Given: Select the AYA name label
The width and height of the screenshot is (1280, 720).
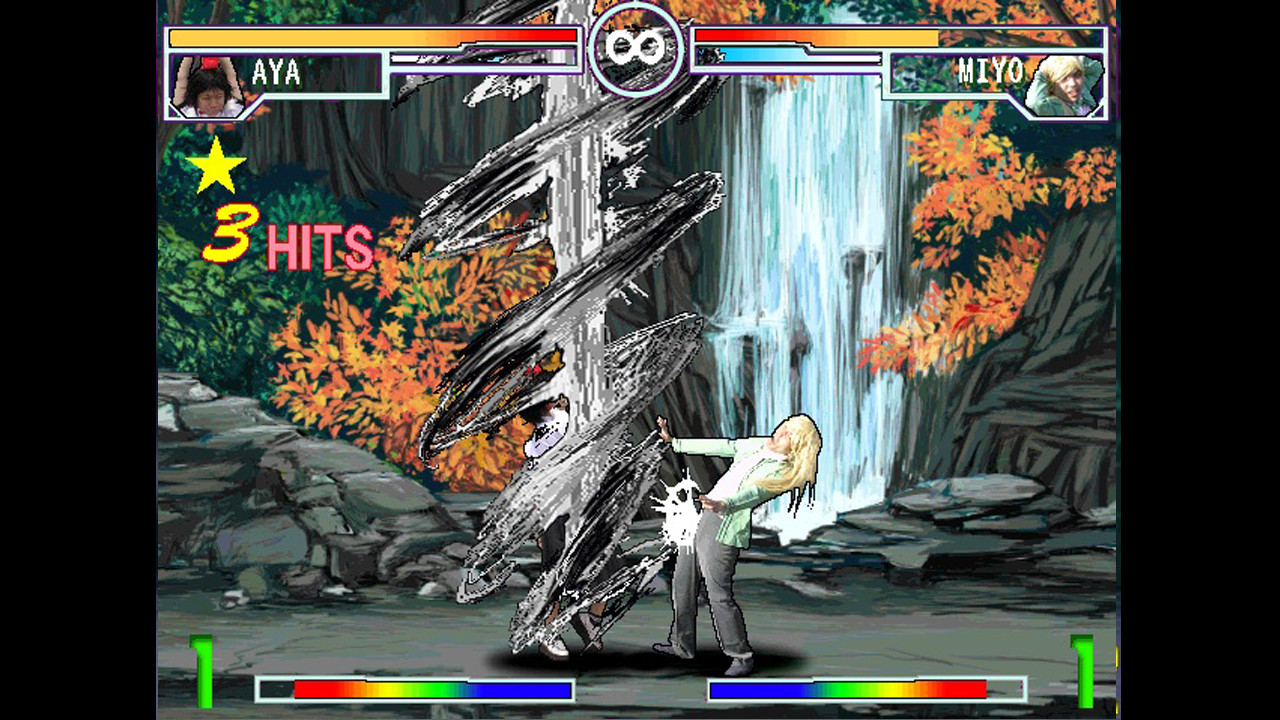Looking at the screenshot, I should tap(277, 70).
